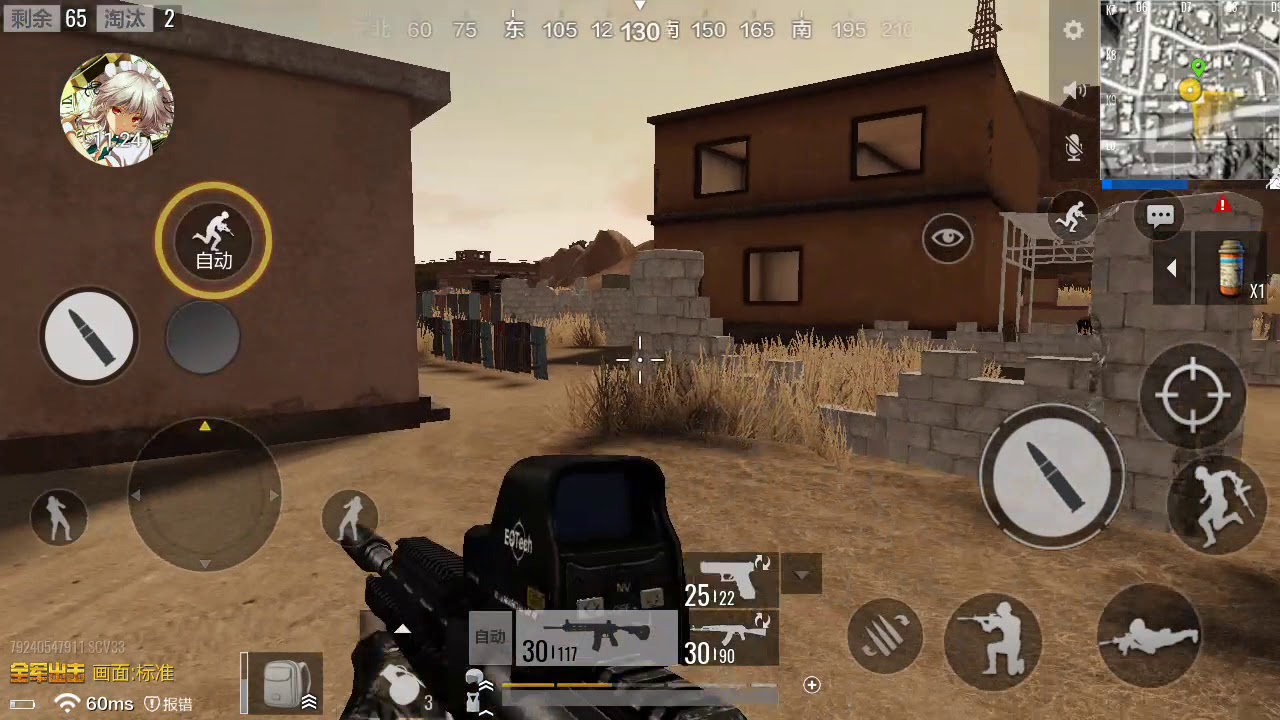The image size is (1280, 720).
Task: Tap the plus expander beside the weapon bar
Action: 812,685
